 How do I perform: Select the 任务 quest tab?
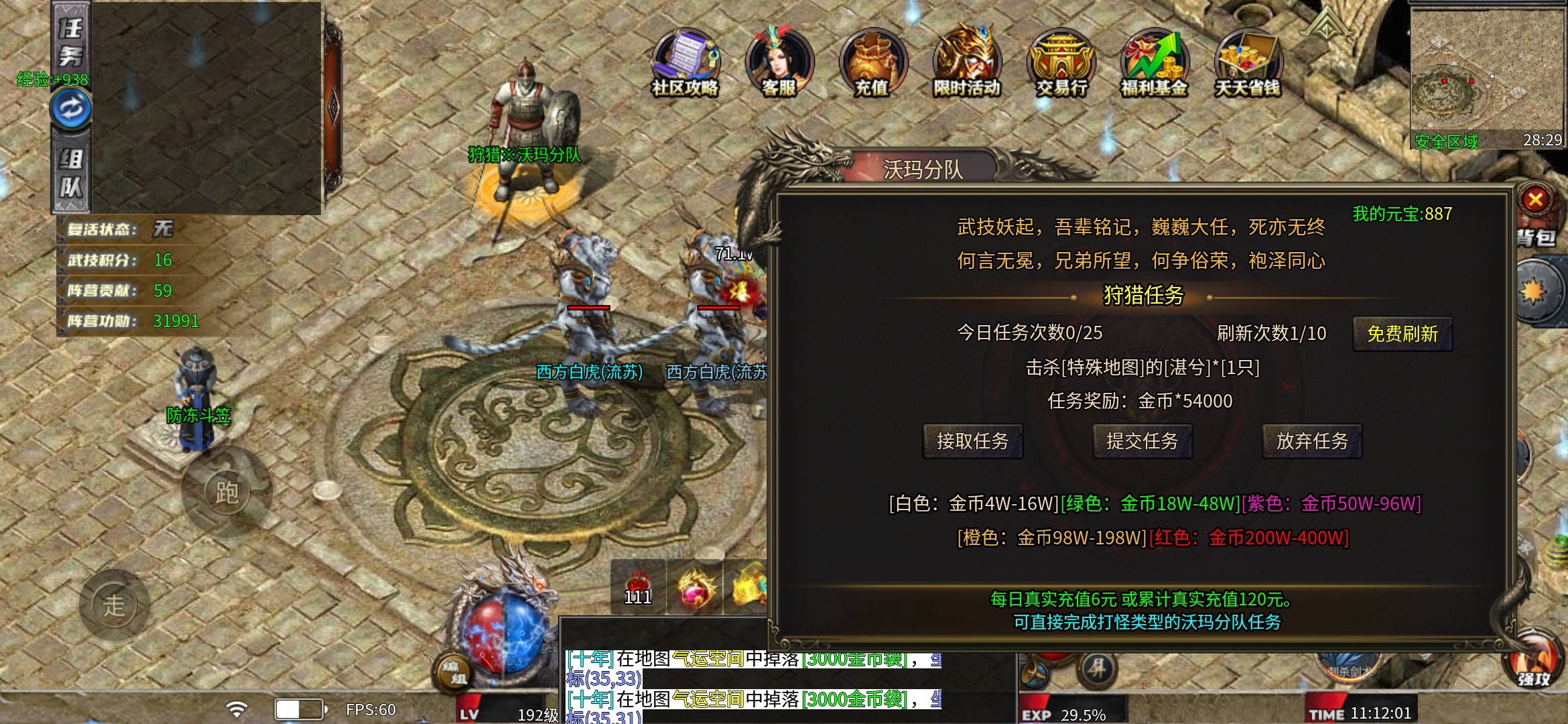pos(71,42)
